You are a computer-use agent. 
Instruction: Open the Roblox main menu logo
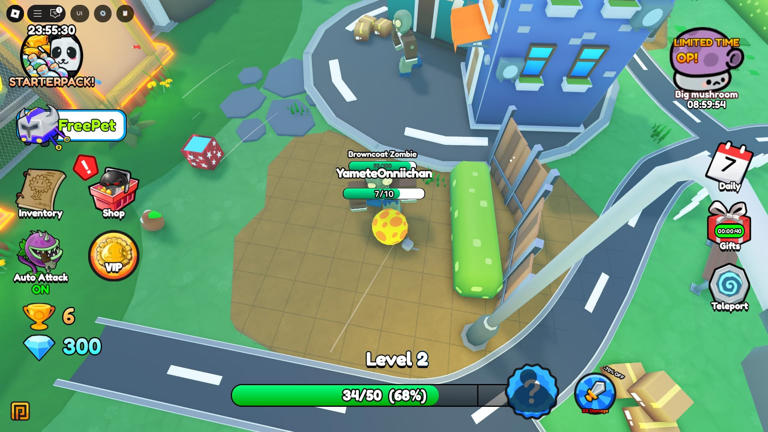15,13
